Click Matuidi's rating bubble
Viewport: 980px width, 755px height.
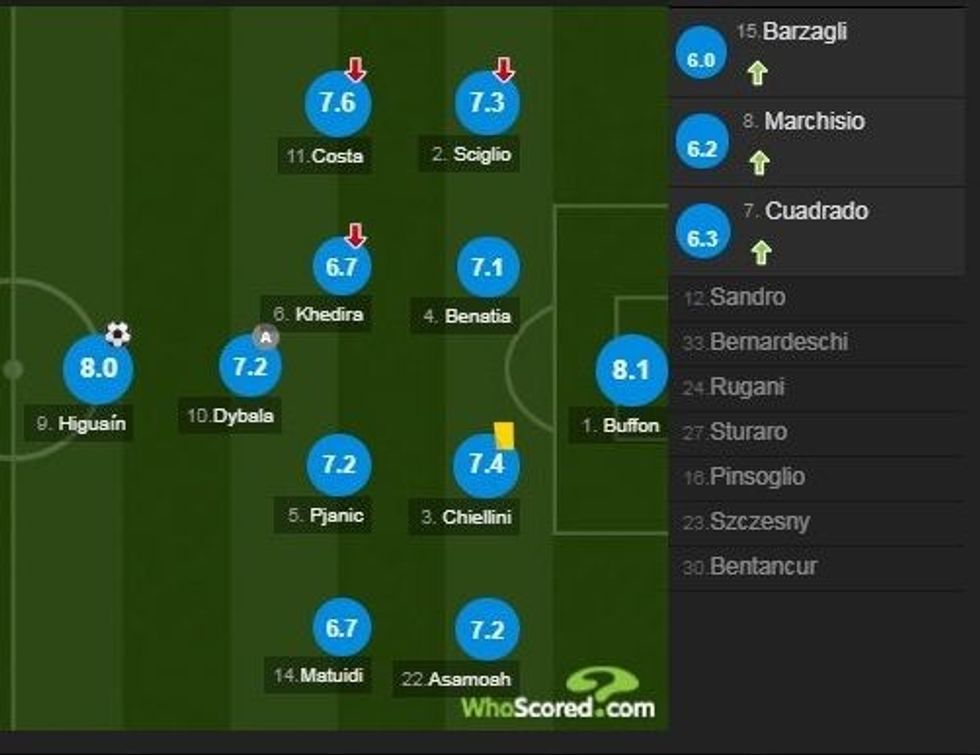pyautogui.click(x=340, y=627)
